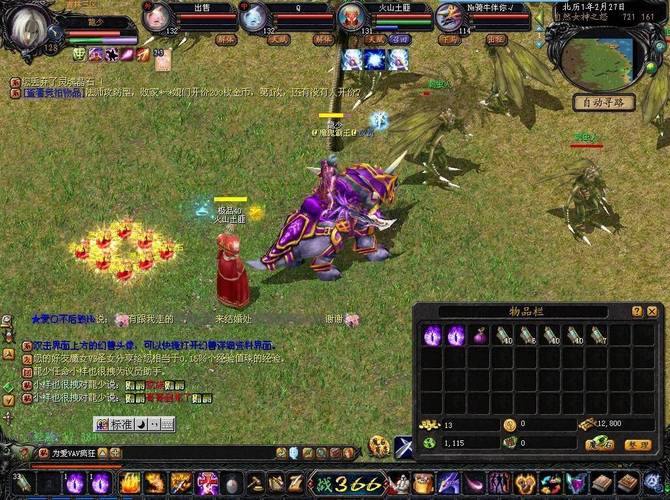Click the 战 366 combat power display
670x500 pixels.
346,484
